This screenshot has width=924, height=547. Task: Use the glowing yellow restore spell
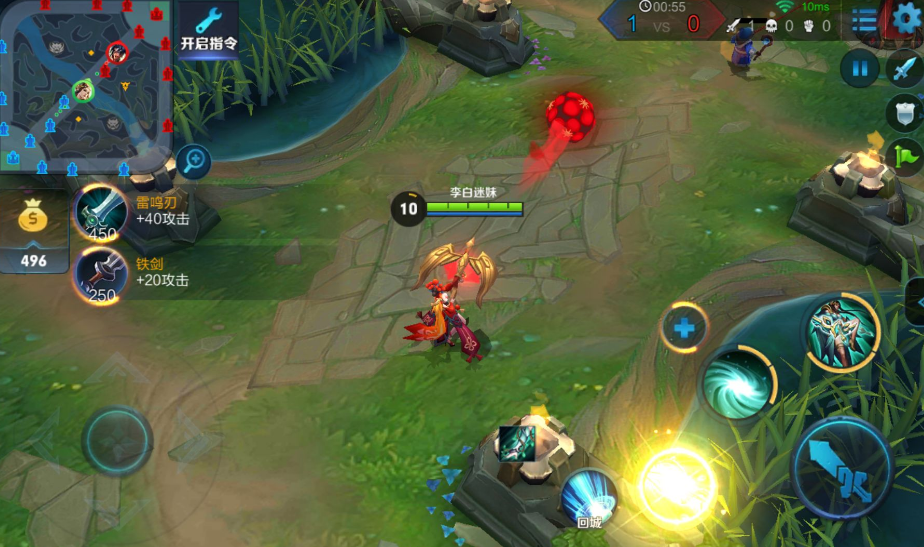676,486
